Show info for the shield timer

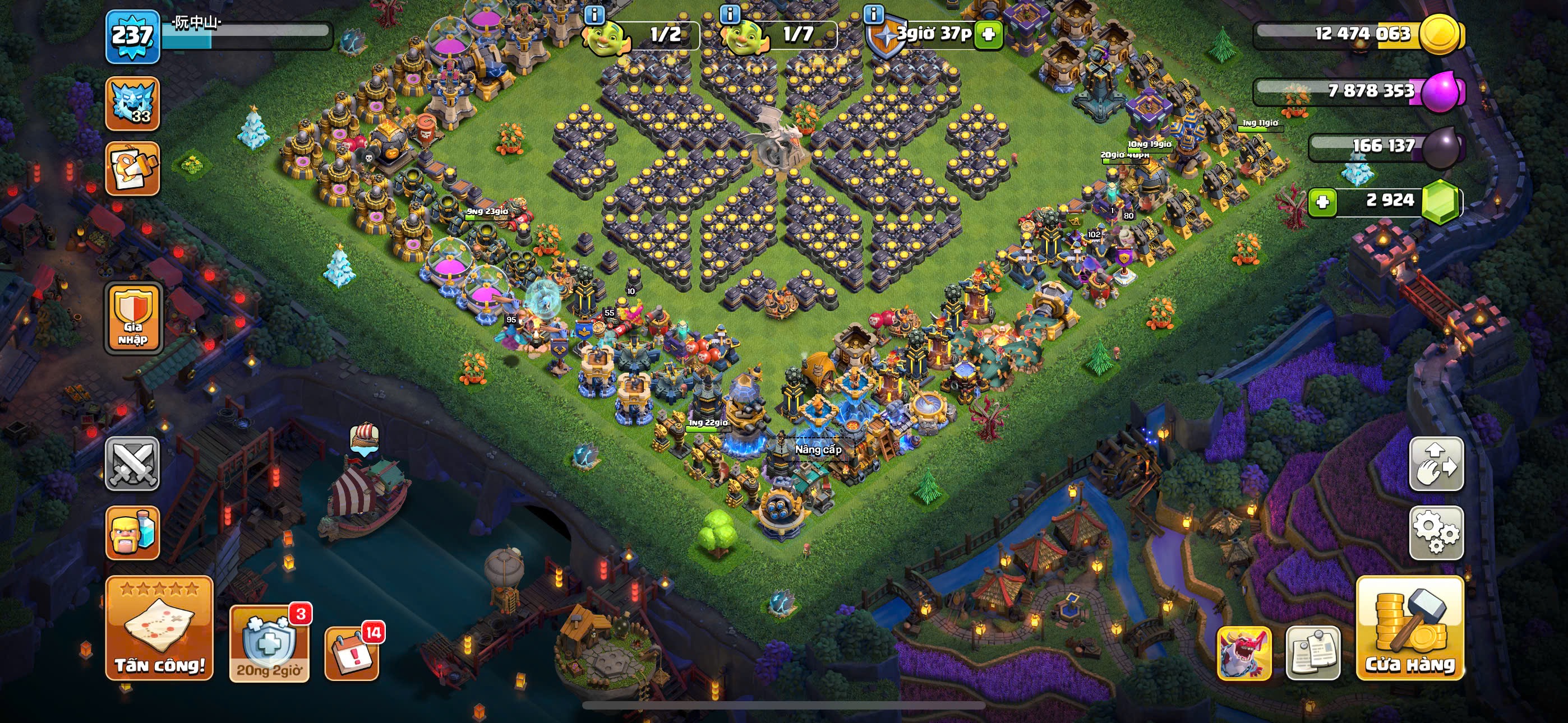tap(874, 14)
